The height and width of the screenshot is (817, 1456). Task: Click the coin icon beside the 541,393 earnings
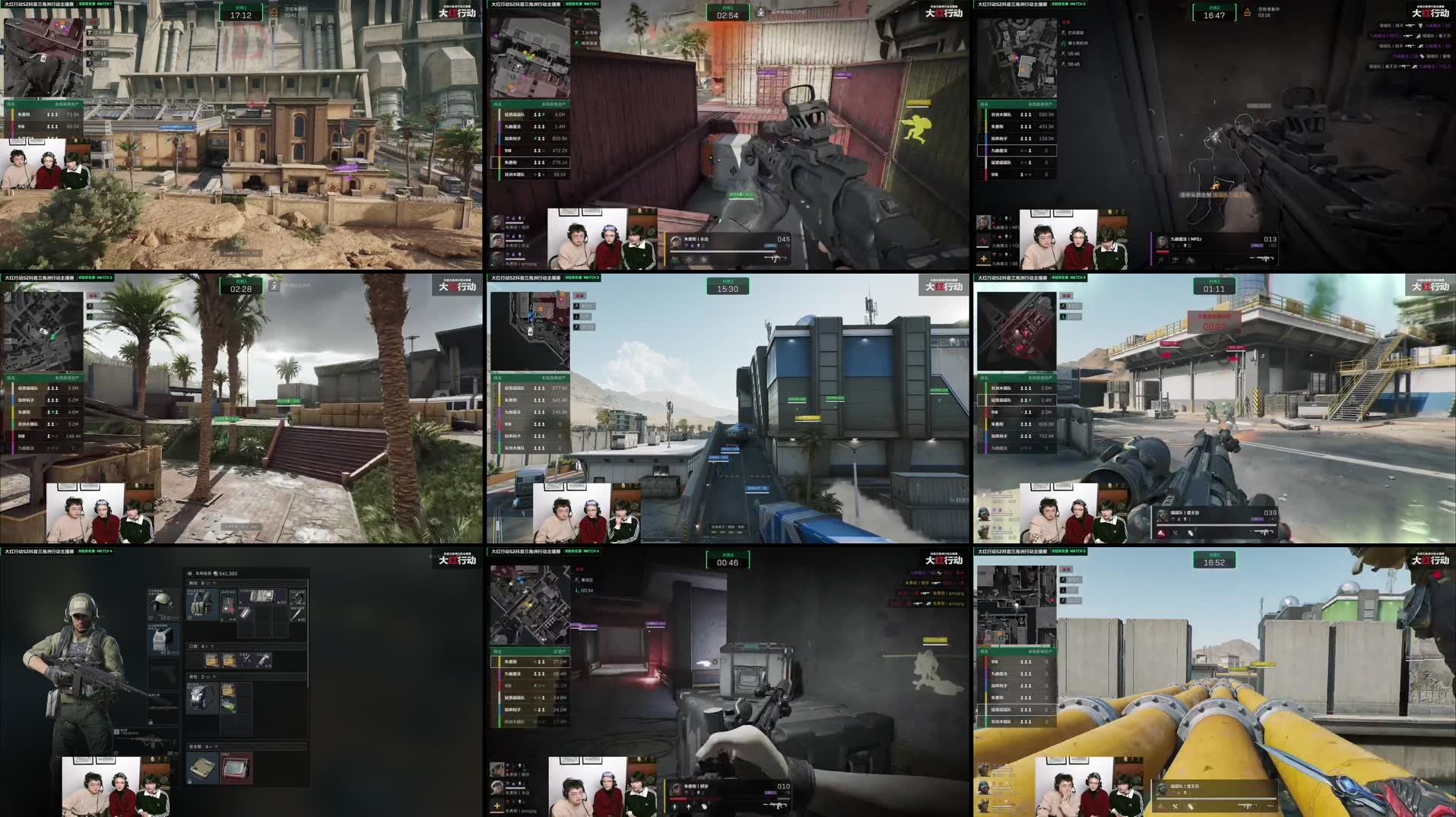[215, 574]
